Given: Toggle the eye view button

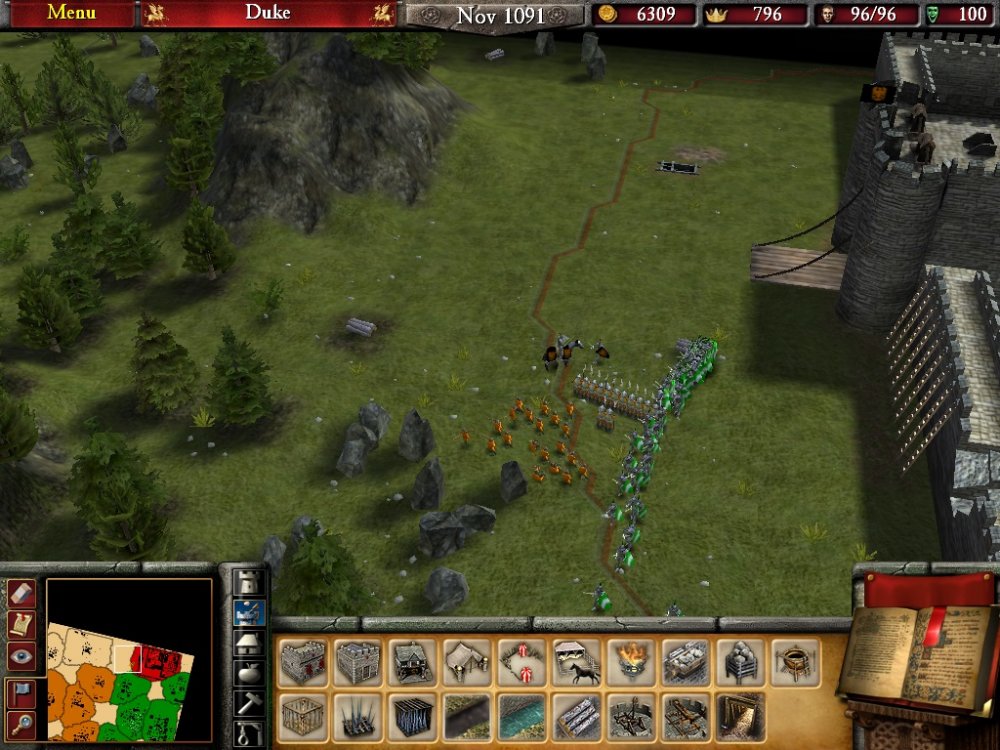Looking at the screenshot, I should pos(22,656).
